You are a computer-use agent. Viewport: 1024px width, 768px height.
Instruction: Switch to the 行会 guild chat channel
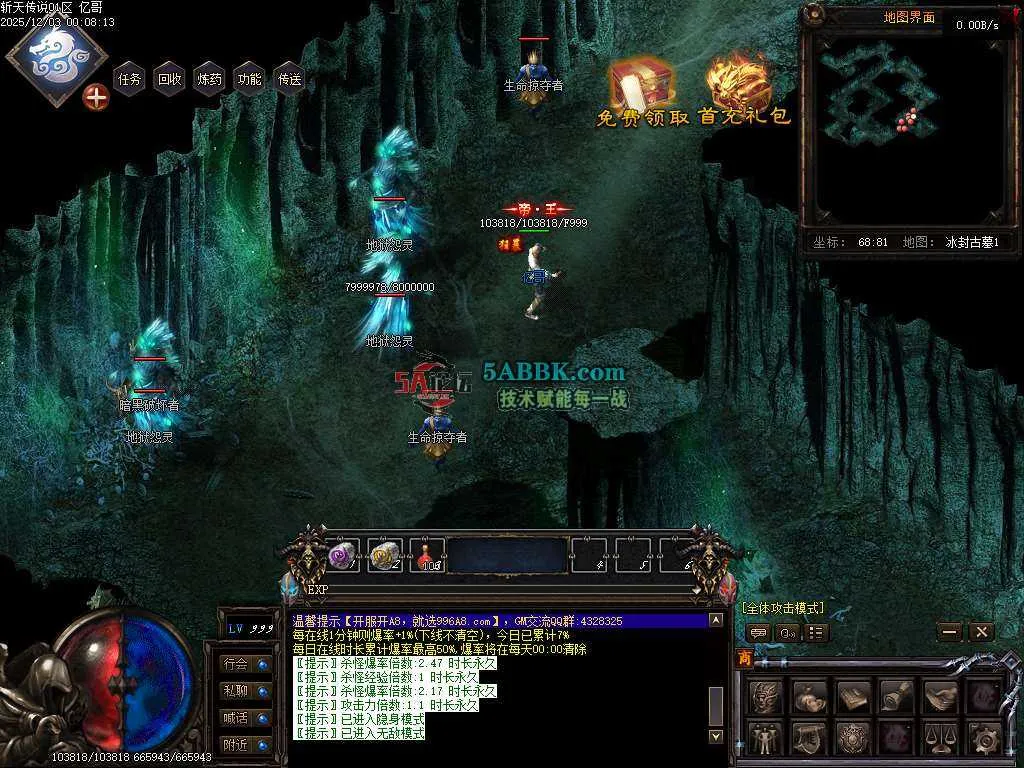[237, 664]
